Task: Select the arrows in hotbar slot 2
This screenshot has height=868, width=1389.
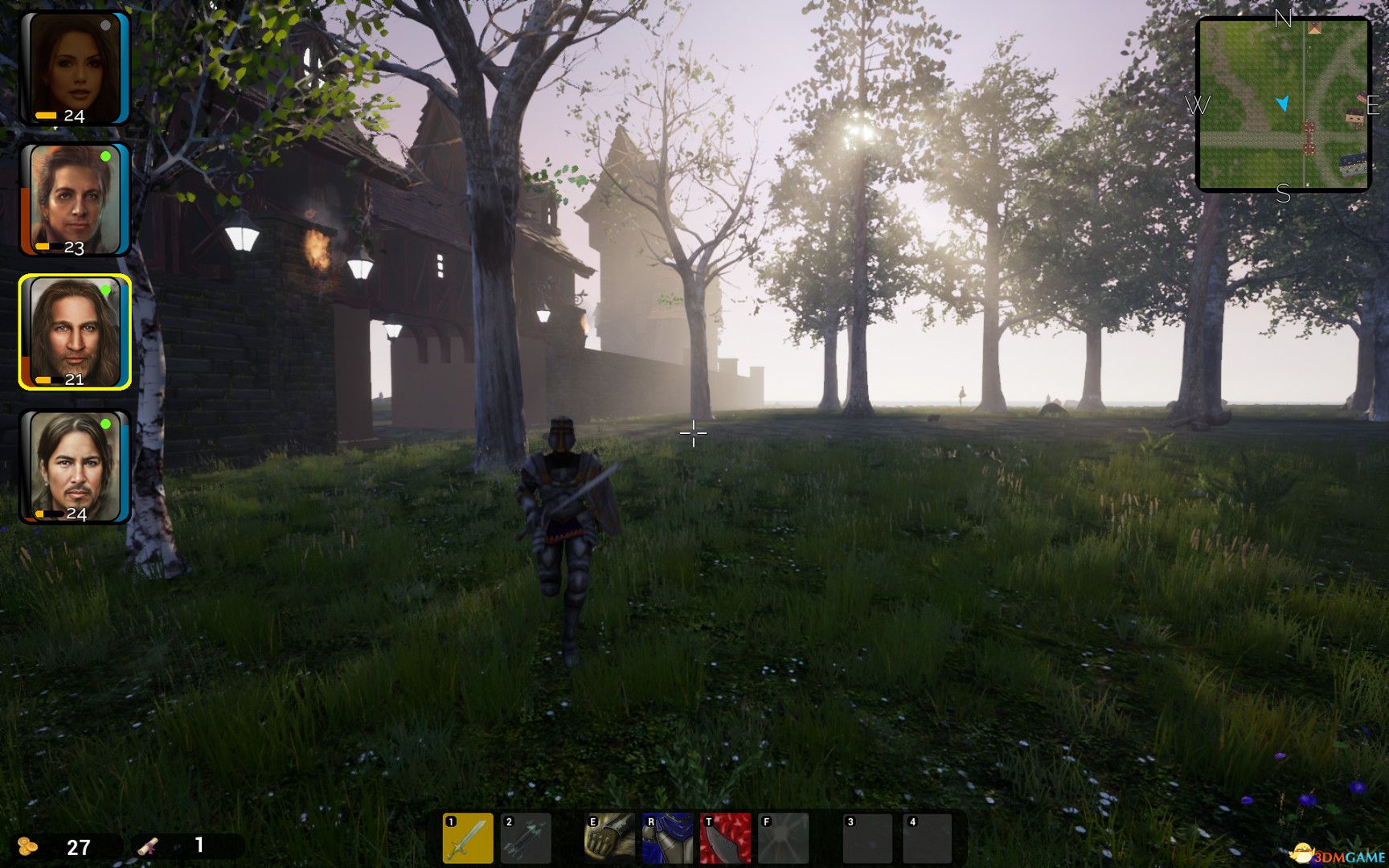Action: (527, 836)
